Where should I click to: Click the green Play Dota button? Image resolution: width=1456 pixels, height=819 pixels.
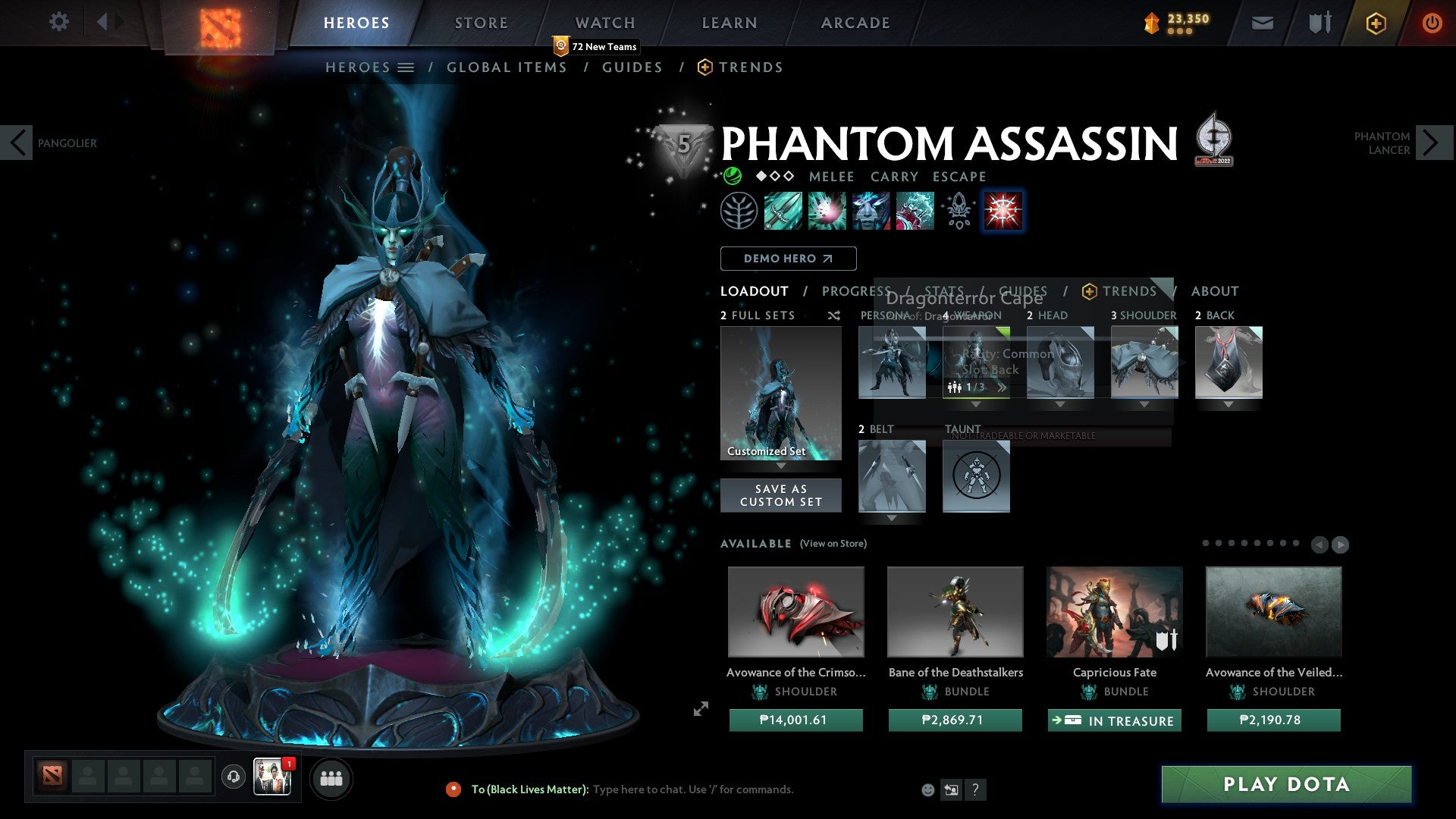[x=1286, y=784]
